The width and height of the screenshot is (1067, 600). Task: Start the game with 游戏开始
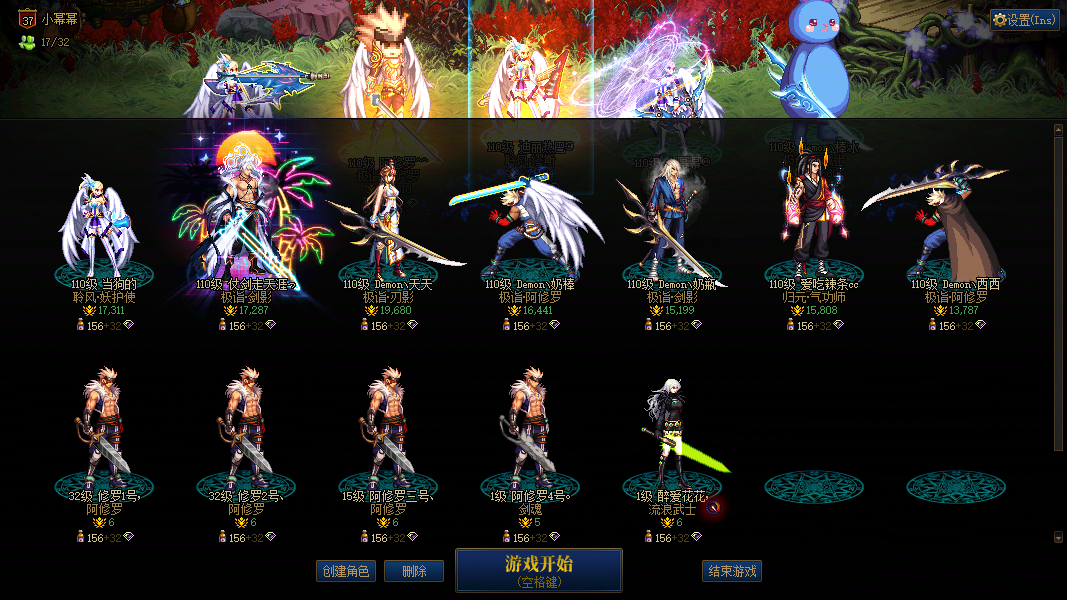[x=539, y=570]
